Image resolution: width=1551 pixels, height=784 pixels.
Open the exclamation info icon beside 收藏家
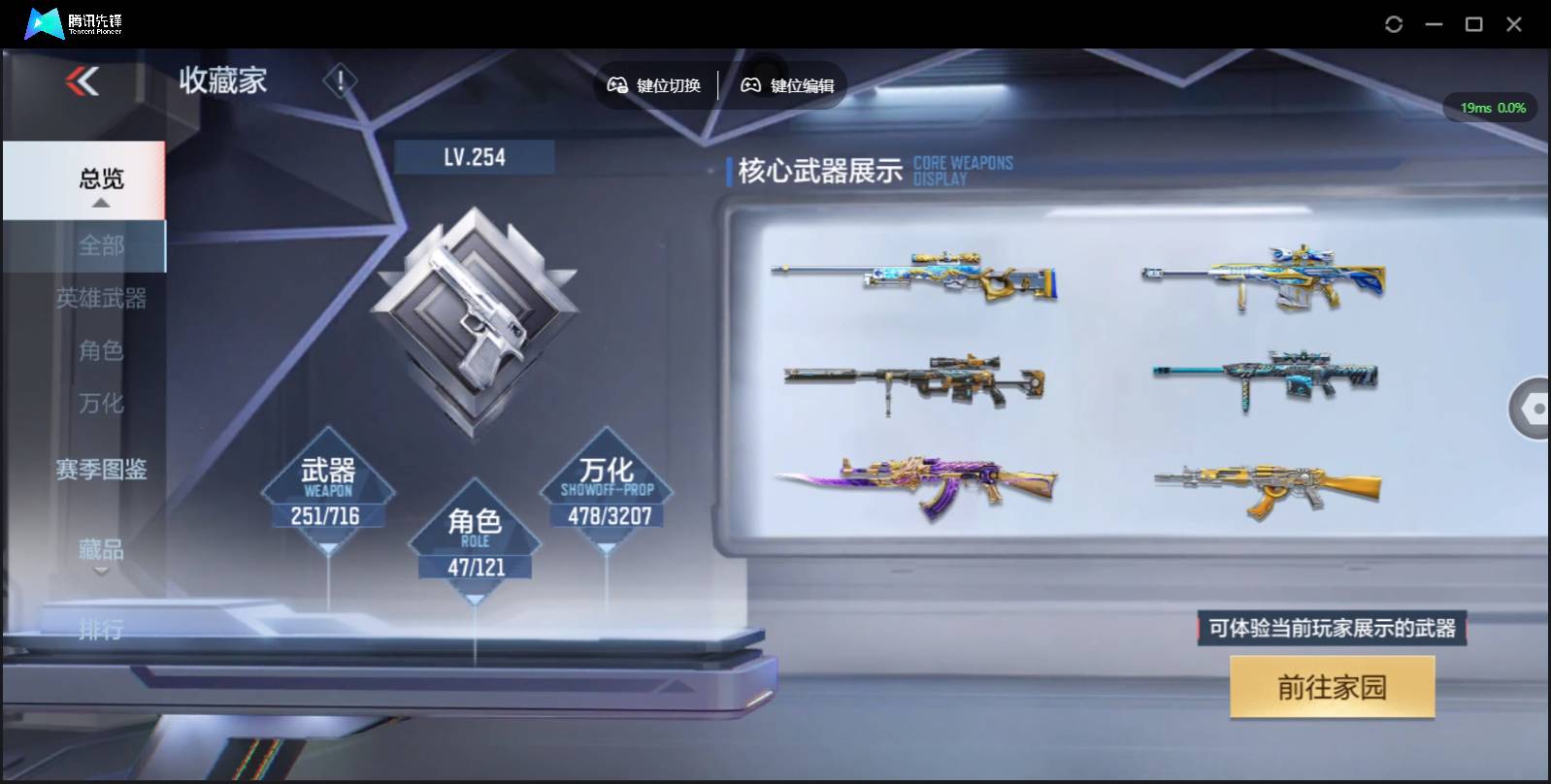click(339, 81)
